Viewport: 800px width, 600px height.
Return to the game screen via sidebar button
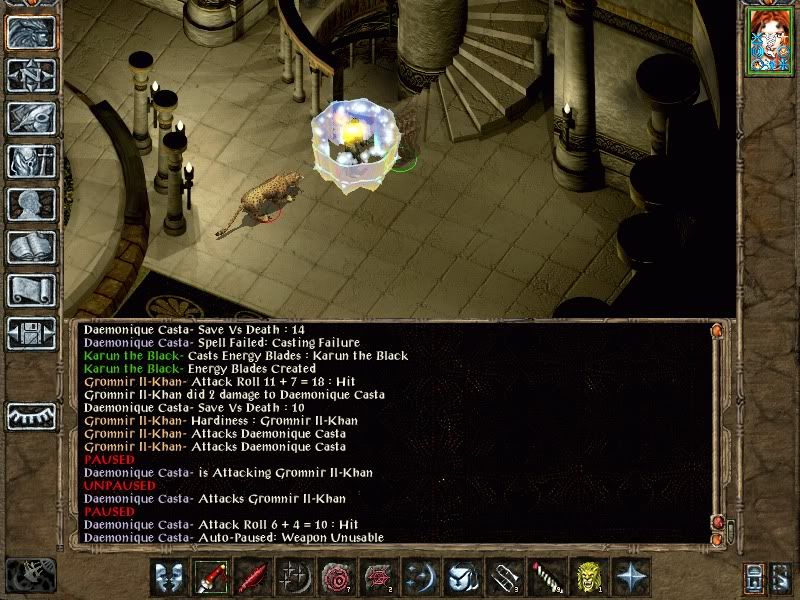[x=31, y=33]
